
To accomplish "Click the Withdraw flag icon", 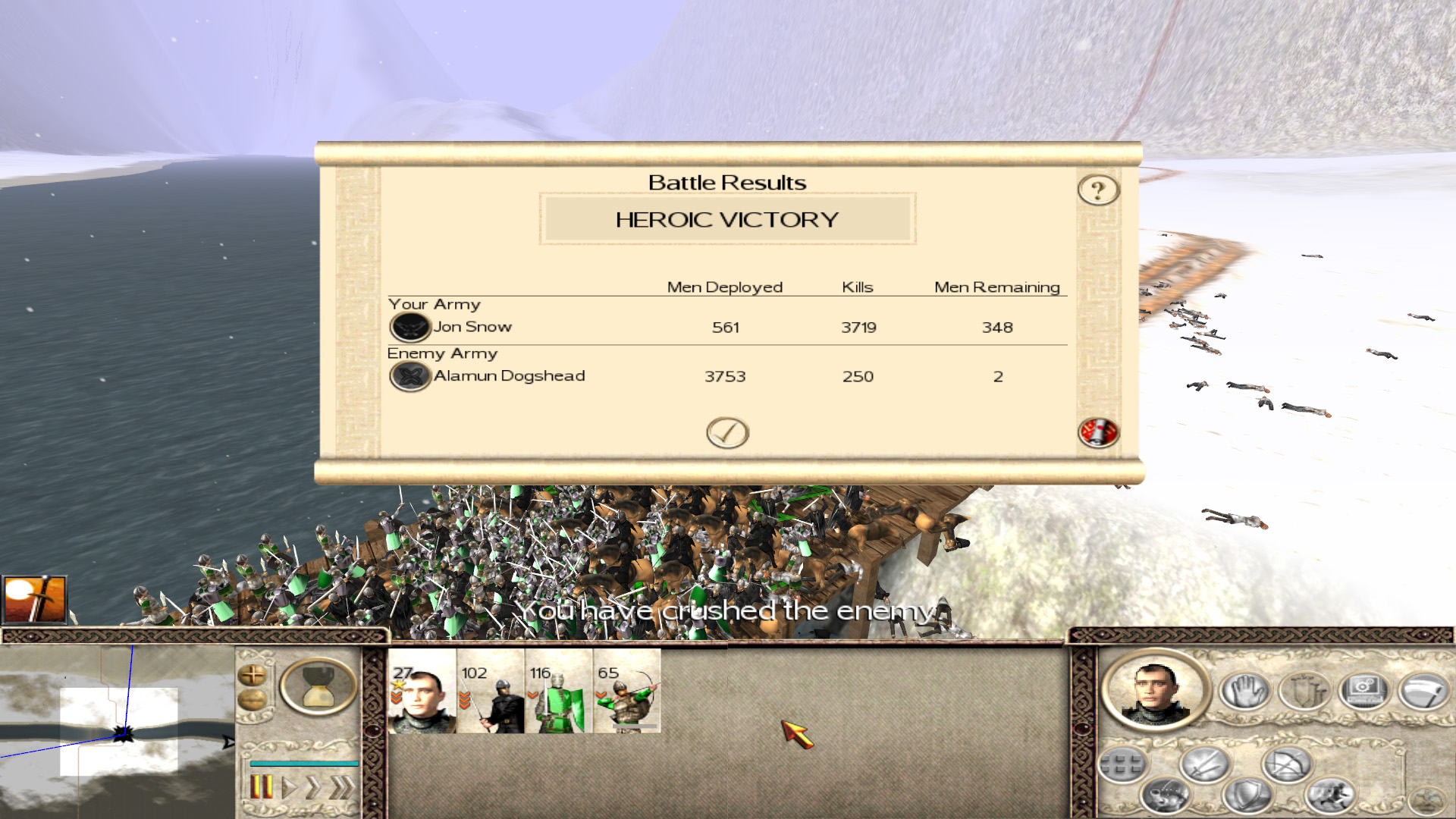I will [1424, 690].
